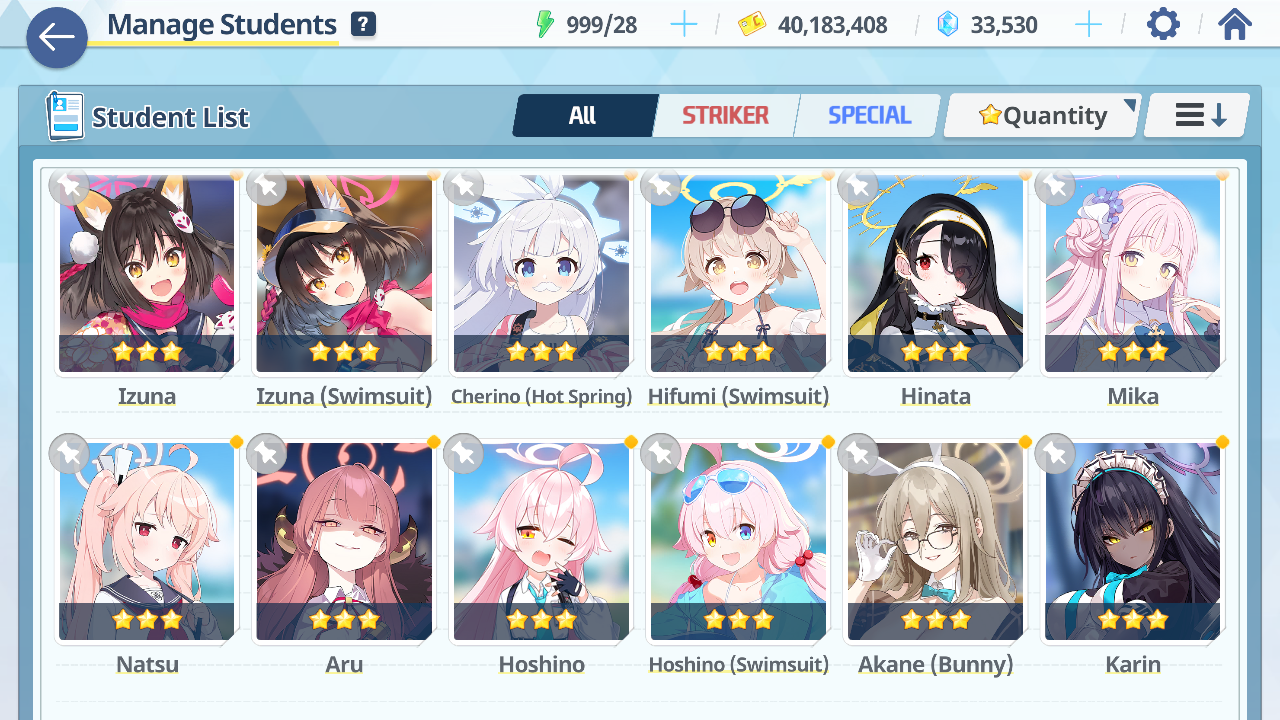Switch to the STRIKER tab
The height and width of the screenshot is (720, 1280).
725,116
